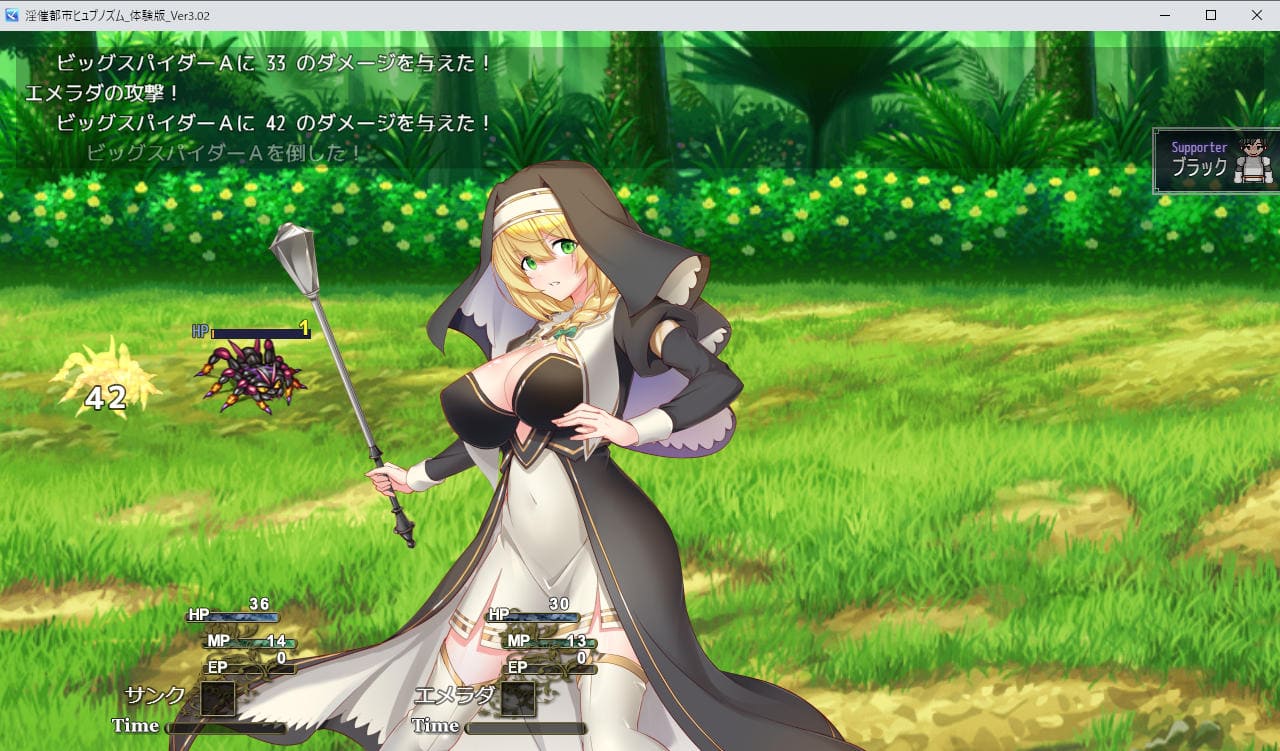Close the game window
1280x751 pixels.
tap(1256, 15)
